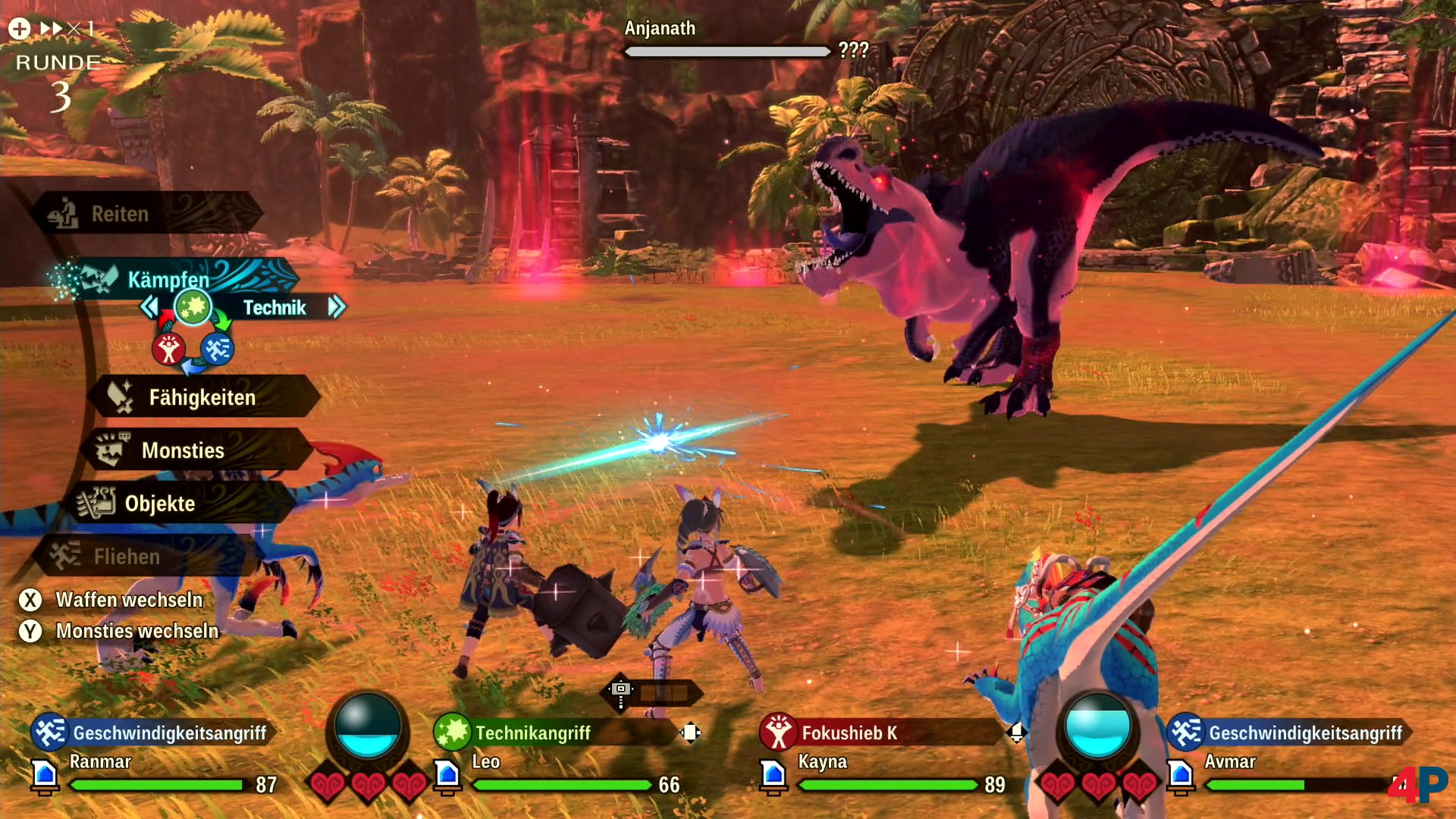
Task: Cycle attack type with the right arrow
Action: pos(337,307)
